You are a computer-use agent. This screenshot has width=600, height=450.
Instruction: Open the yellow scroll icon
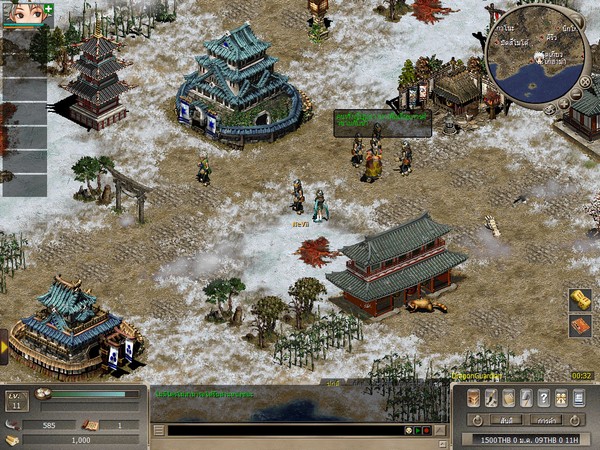point(580,299)
